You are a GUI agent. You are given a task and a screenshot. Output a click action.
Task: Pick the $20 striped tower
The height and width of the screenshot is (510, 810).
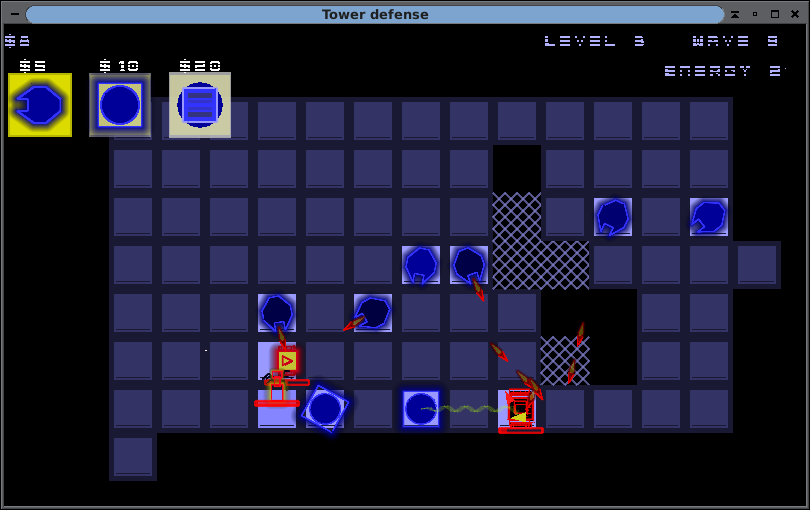(x=200, y=105)
